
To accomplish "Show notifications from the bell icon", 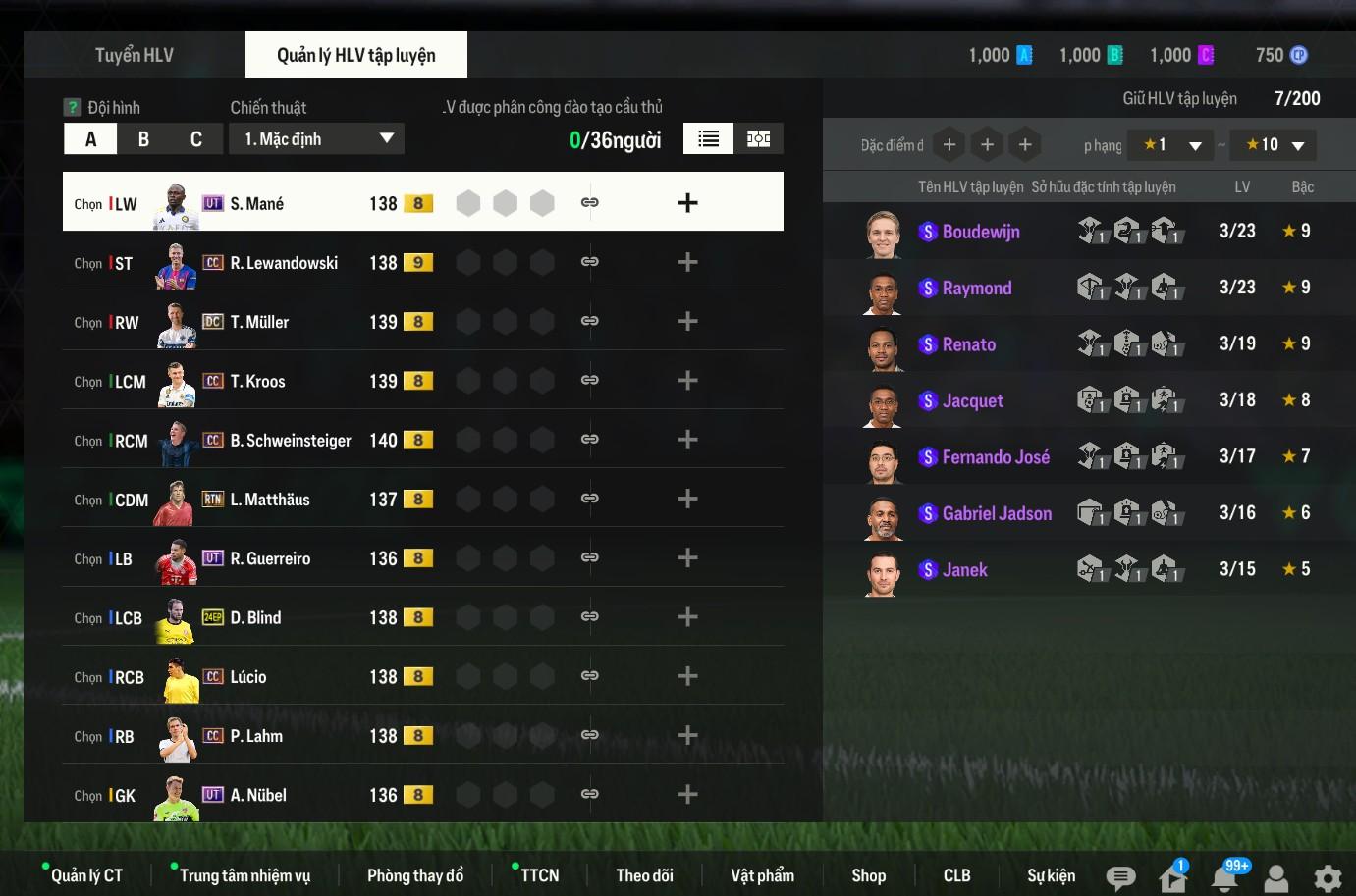I will [1224, 877].
